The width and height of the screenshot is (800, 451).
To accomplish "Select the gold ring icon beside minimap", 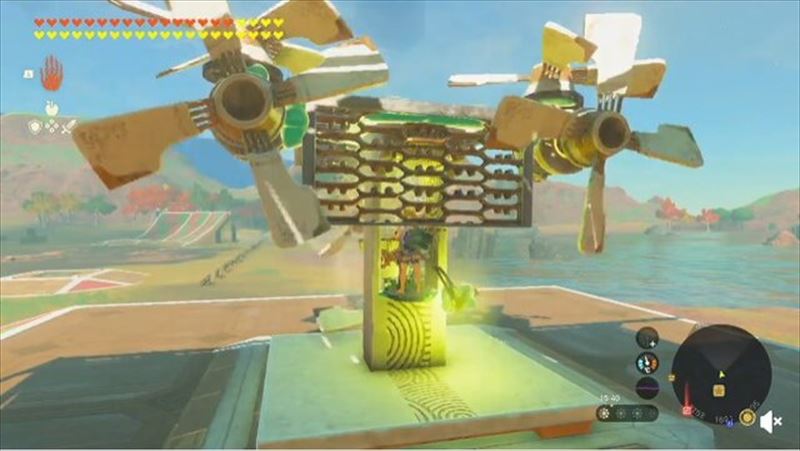I will [x=747, y=417].
